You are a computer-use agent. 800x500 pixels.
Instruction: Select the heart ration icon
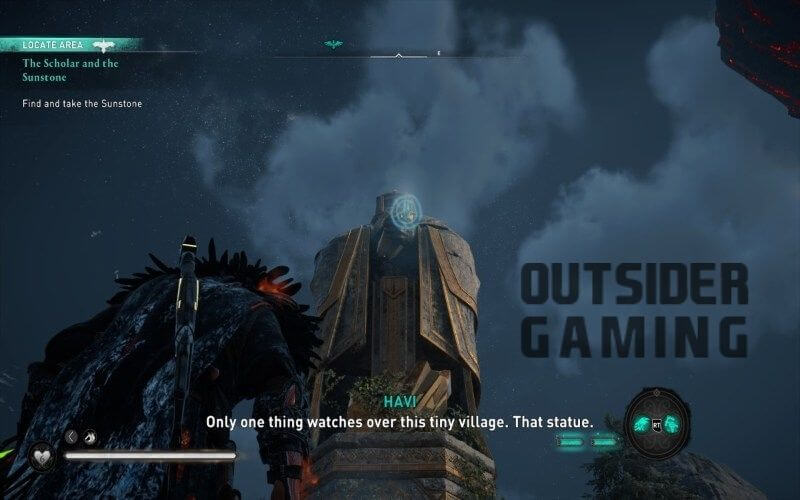point(43,455)
